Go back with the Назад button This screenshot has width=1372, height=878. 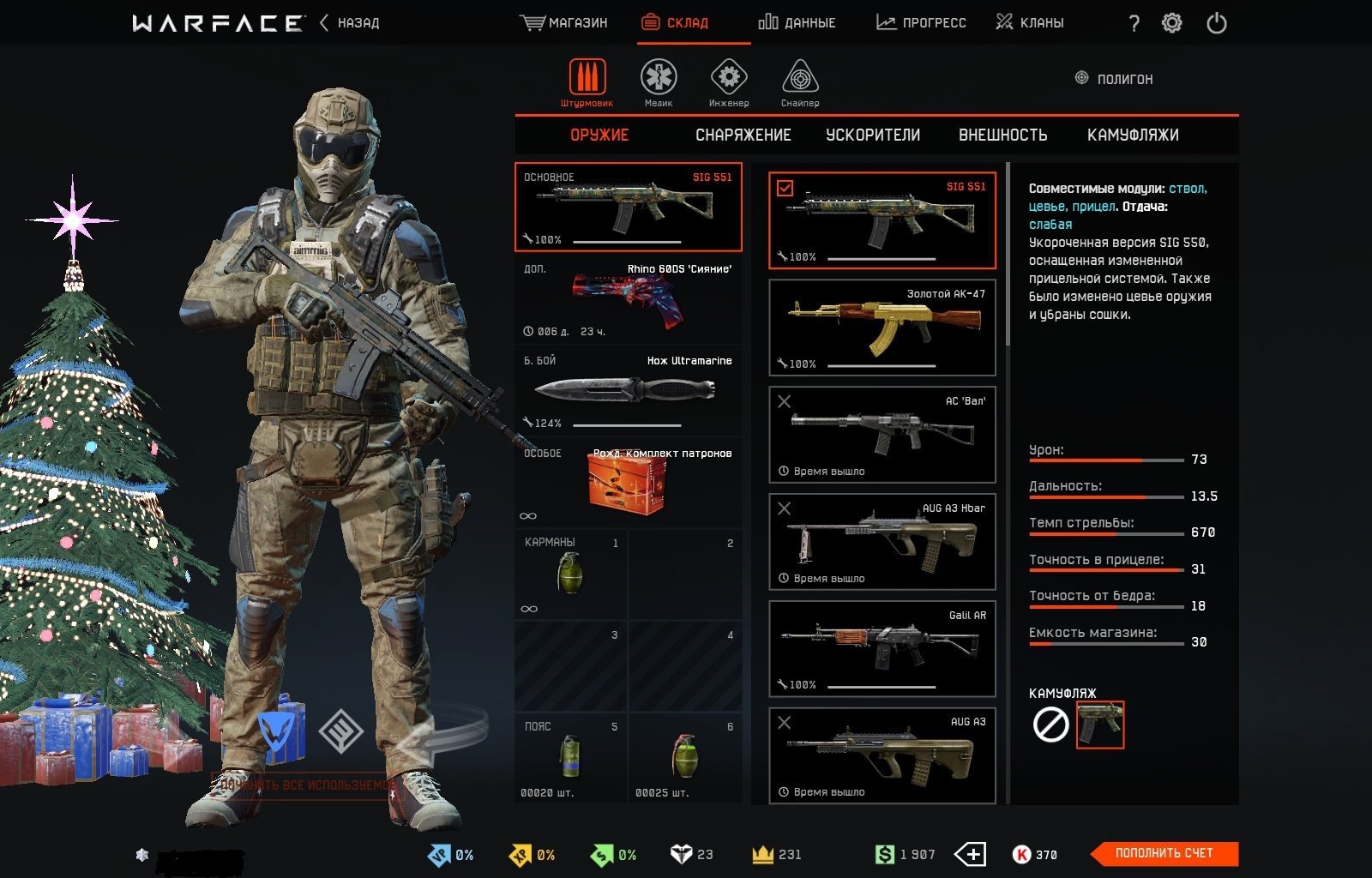click(x=350, y=23)
